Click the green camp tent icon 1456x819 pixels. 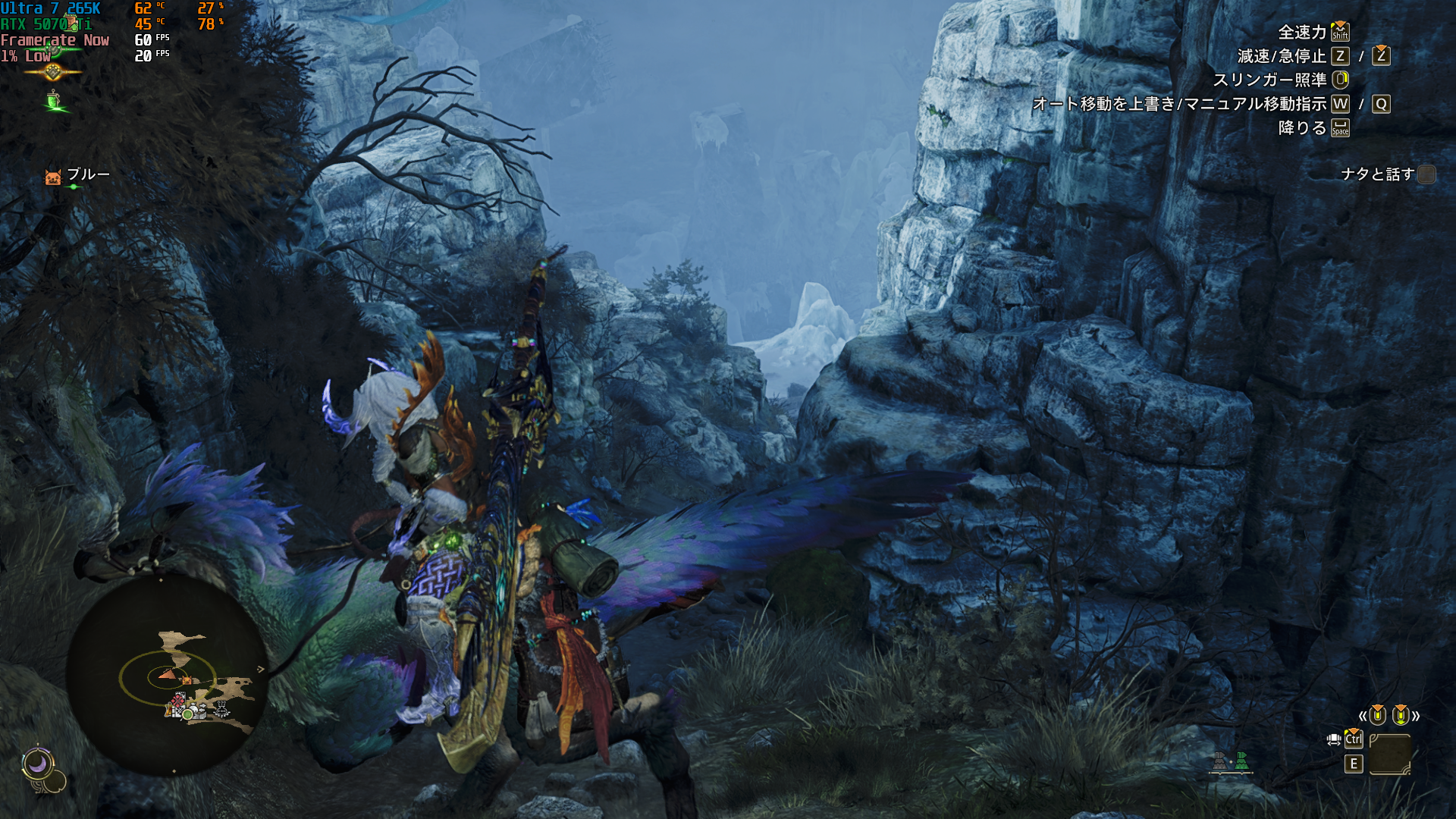(1241, 761)
